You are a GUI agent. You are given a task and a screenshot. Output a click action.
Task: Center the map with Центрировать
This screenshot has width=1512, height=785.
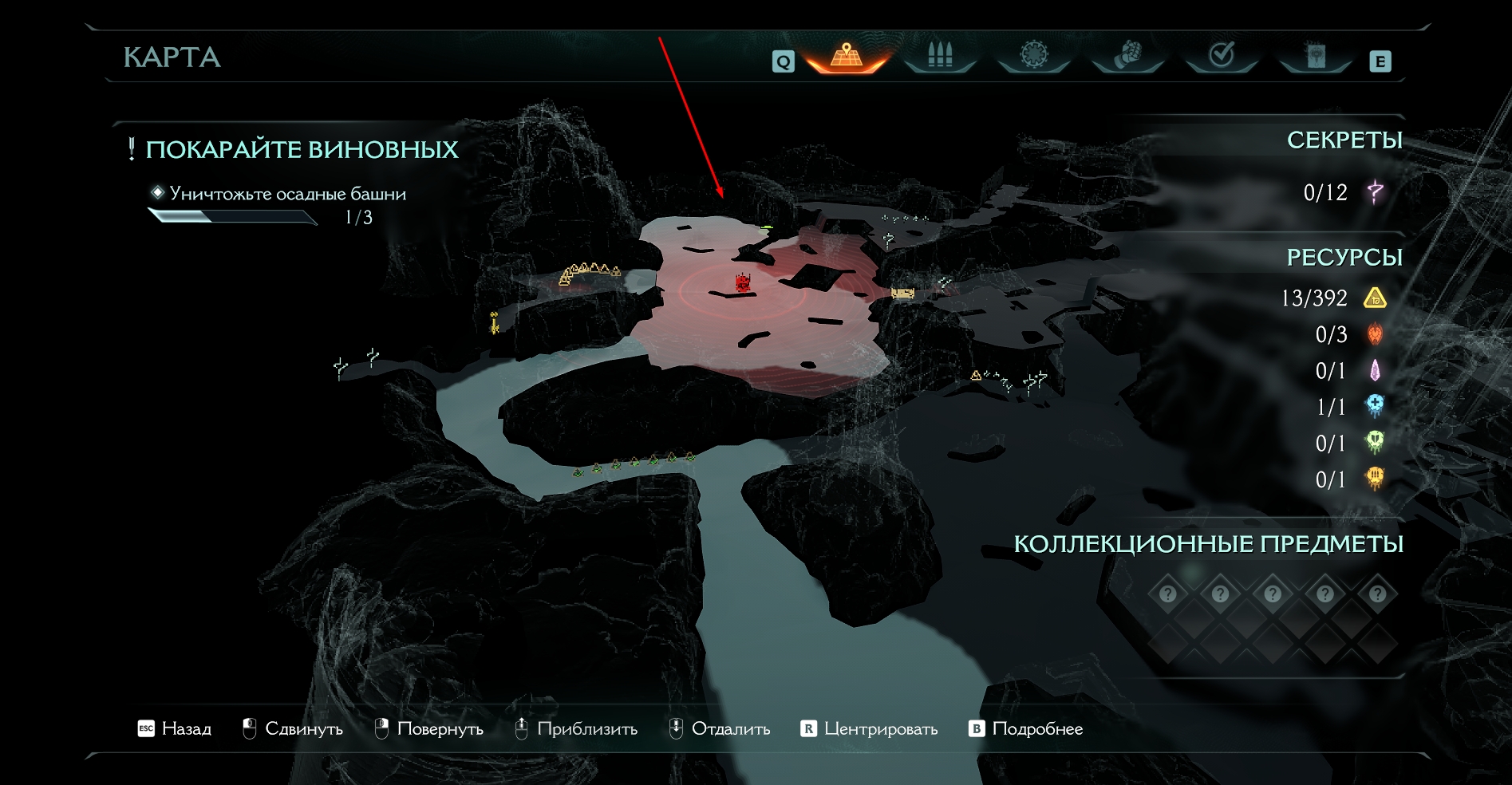[869, 728]
